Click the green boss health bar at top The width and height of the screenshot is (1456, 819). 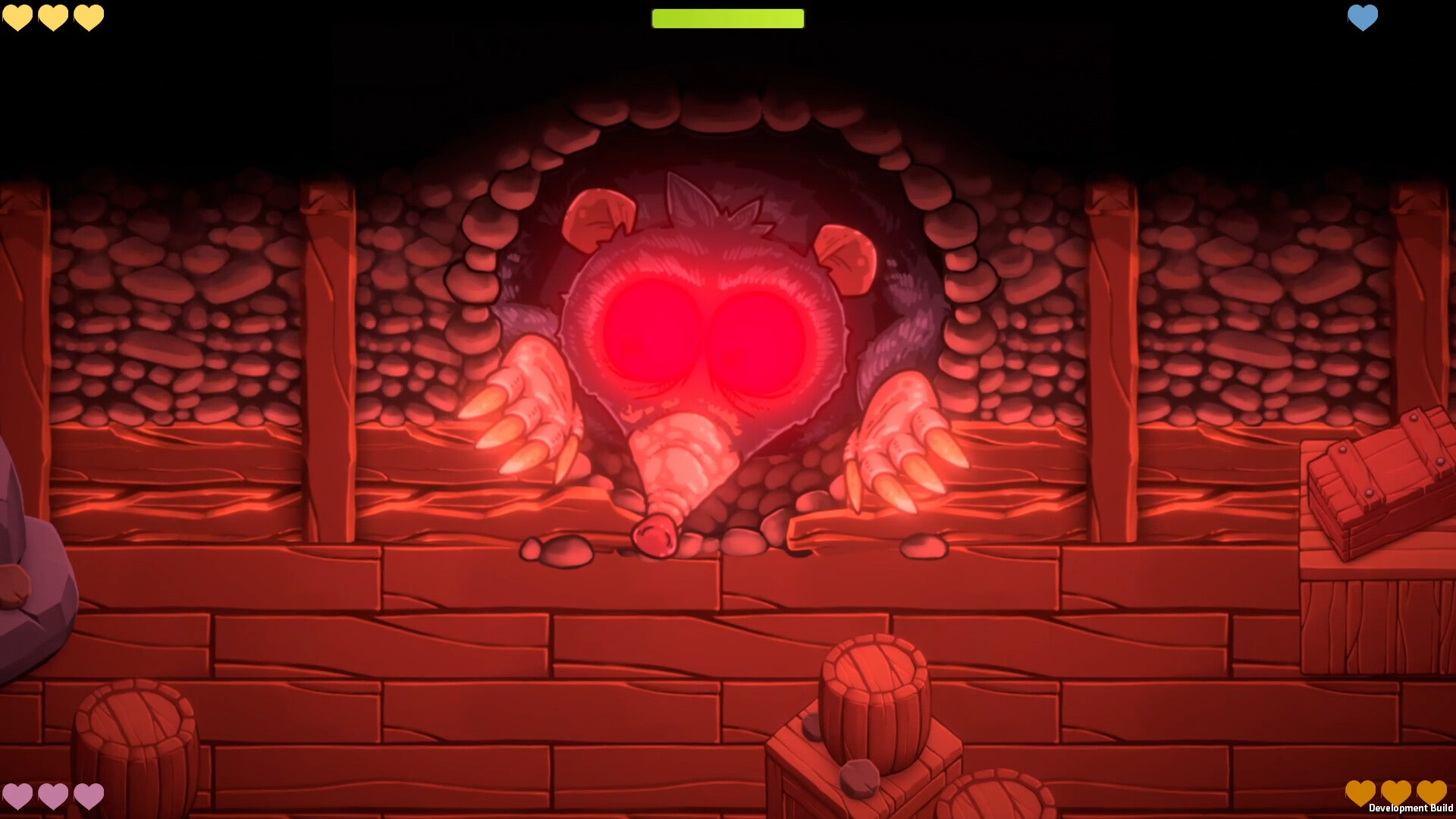click(727, 17)
